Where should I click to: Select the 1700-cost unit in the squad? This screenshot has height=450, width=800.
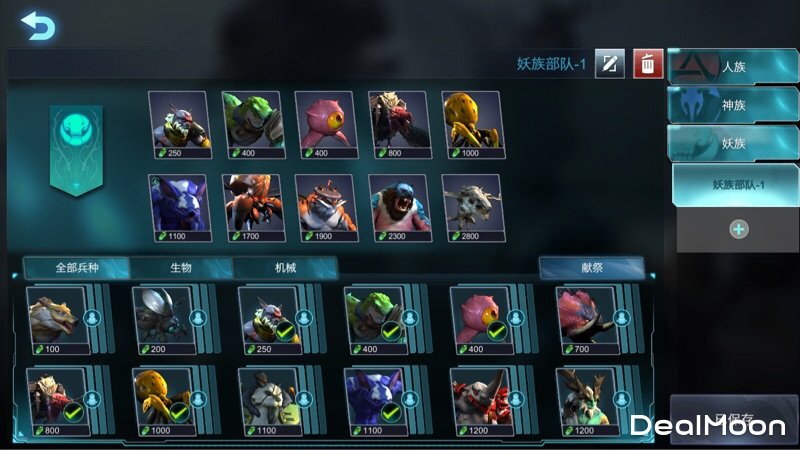252,207
